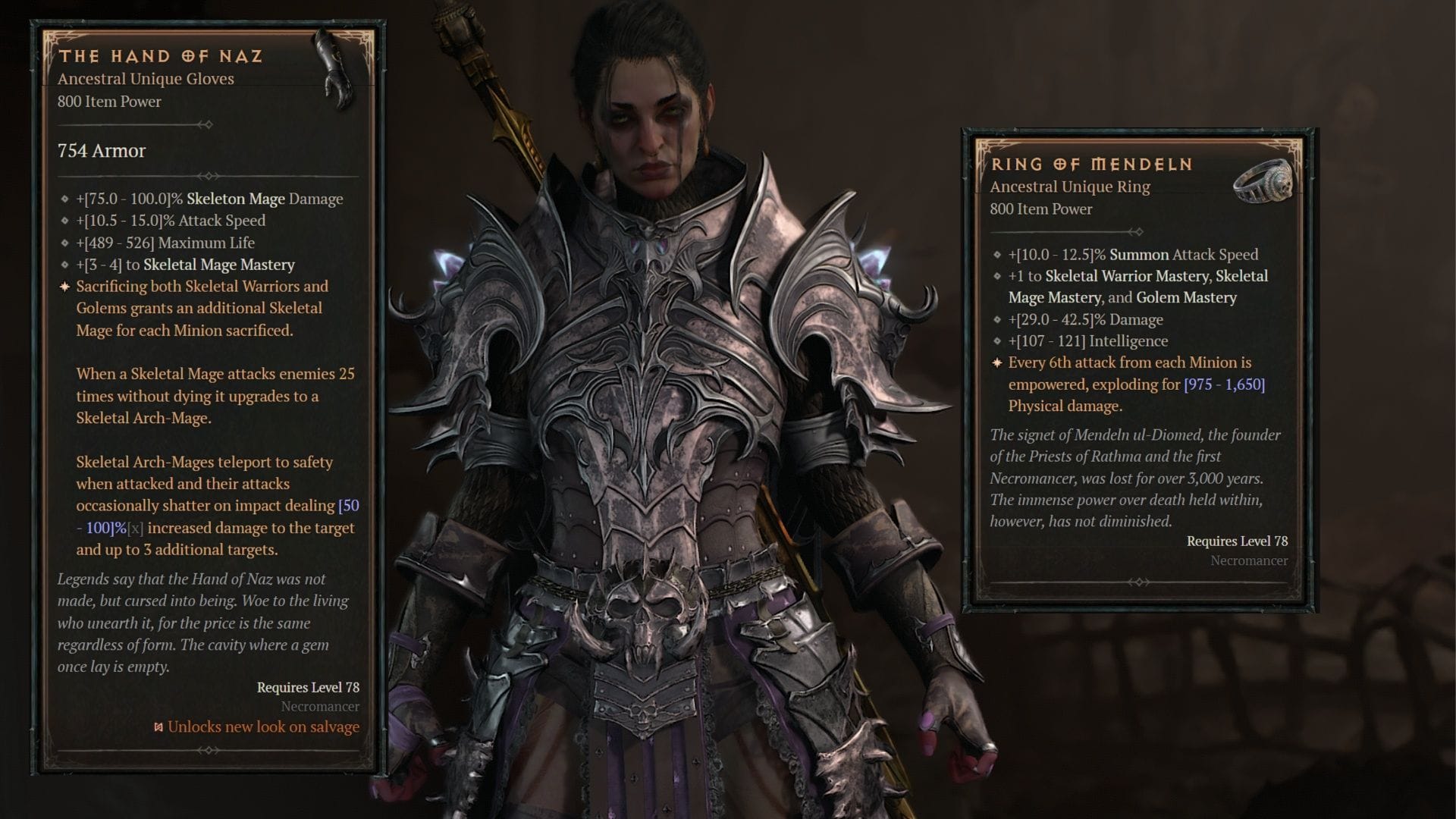Click the Requires Level 78 text on the ring
The width and height of the screenshot is (1456, 819).
pos(1237,541)
